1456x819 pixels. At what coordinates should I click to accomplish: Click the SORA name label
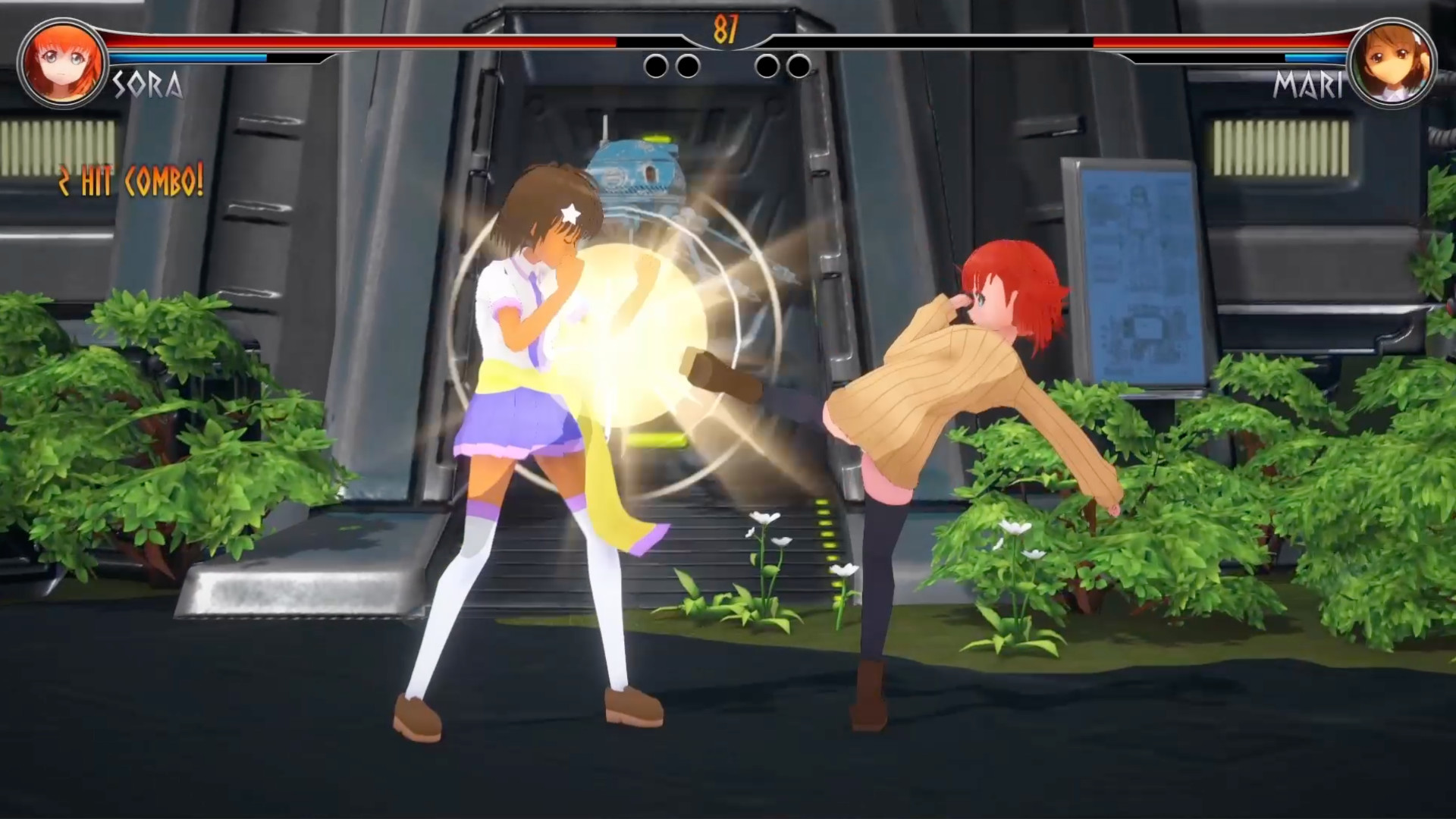click(149, 86)
